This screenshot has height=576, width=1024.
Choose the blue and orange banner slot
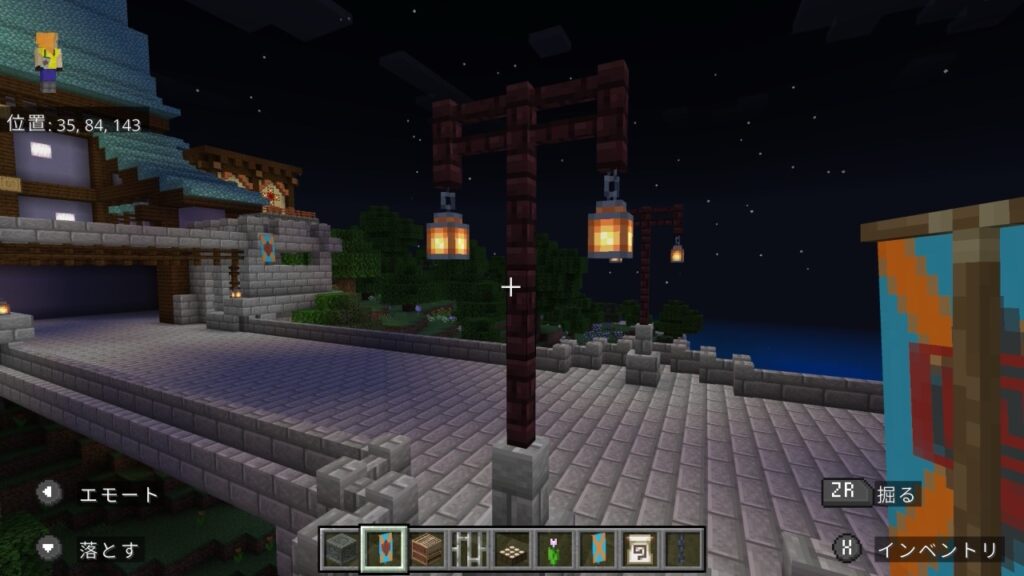[x=599, y=549]
